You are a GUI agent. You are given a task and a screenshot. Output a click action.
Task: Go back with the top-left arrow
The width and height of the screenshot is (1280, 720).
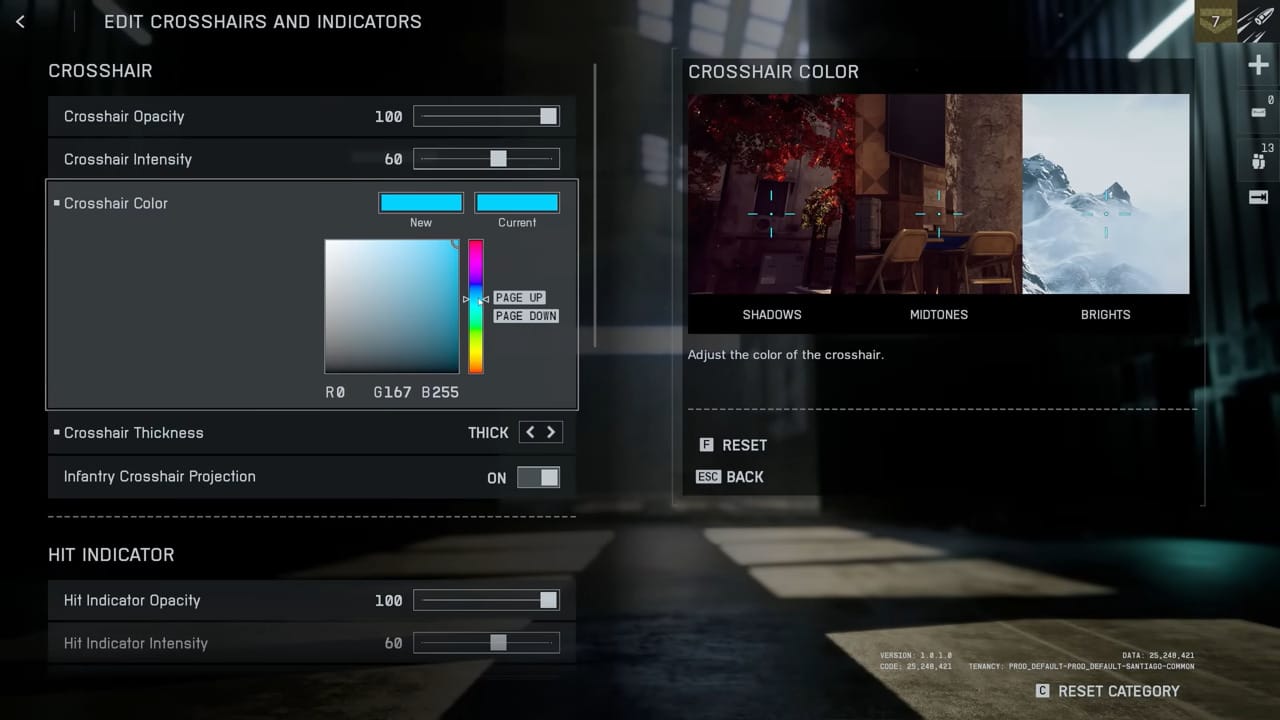pos(21,21)
